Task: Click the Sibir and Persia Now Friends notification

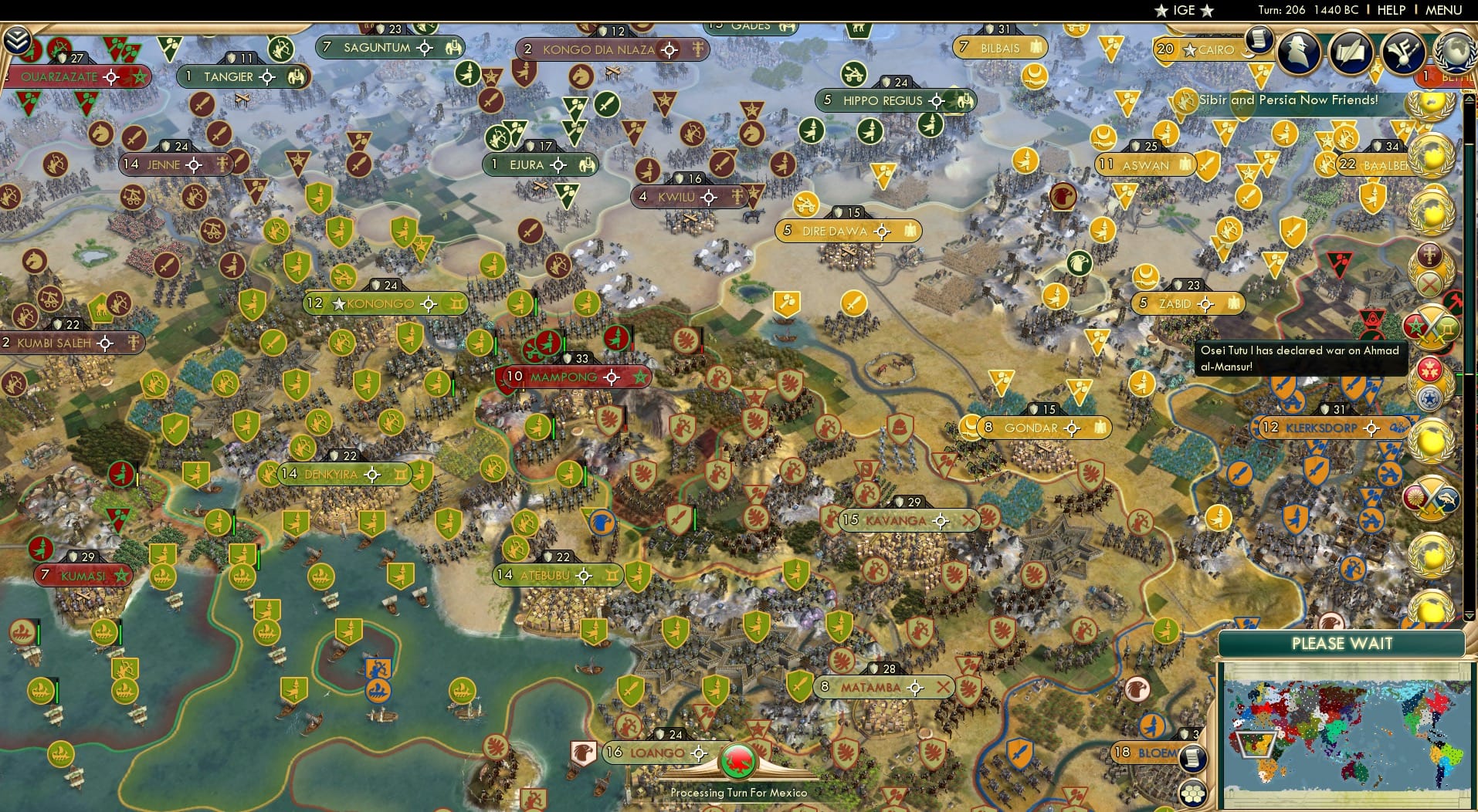Action: [x=1291, y=100]
